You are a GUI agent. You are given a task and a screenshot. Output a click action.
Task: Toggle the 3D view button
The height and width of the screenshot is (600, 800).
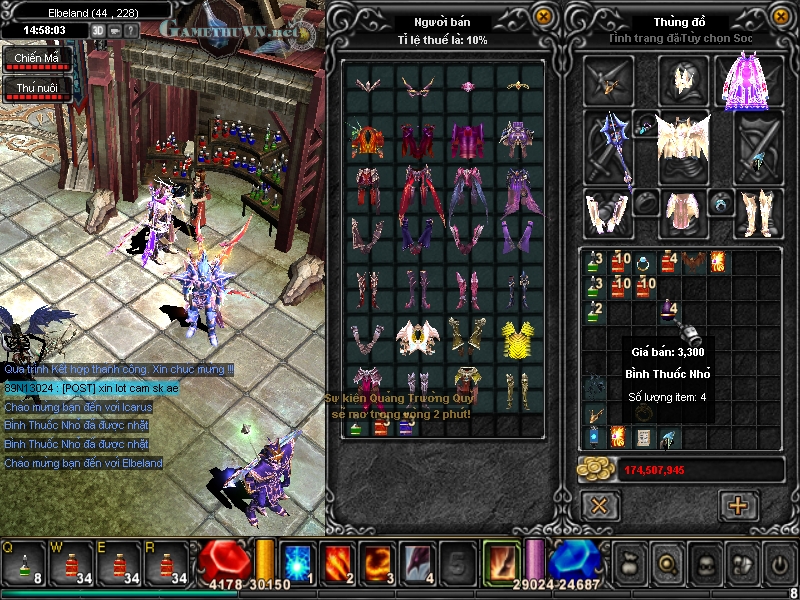coord(98,30)
